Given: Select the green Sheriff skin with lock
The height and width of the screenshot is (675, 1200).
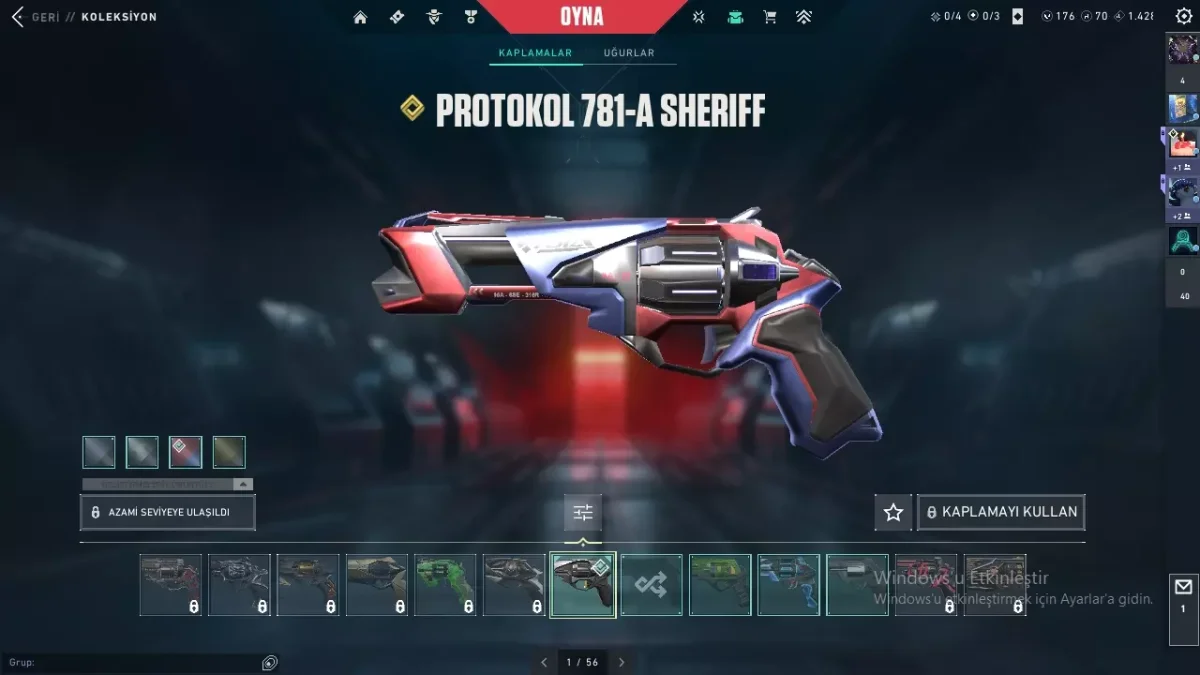Looking at the screenshot, I should 445,585.
